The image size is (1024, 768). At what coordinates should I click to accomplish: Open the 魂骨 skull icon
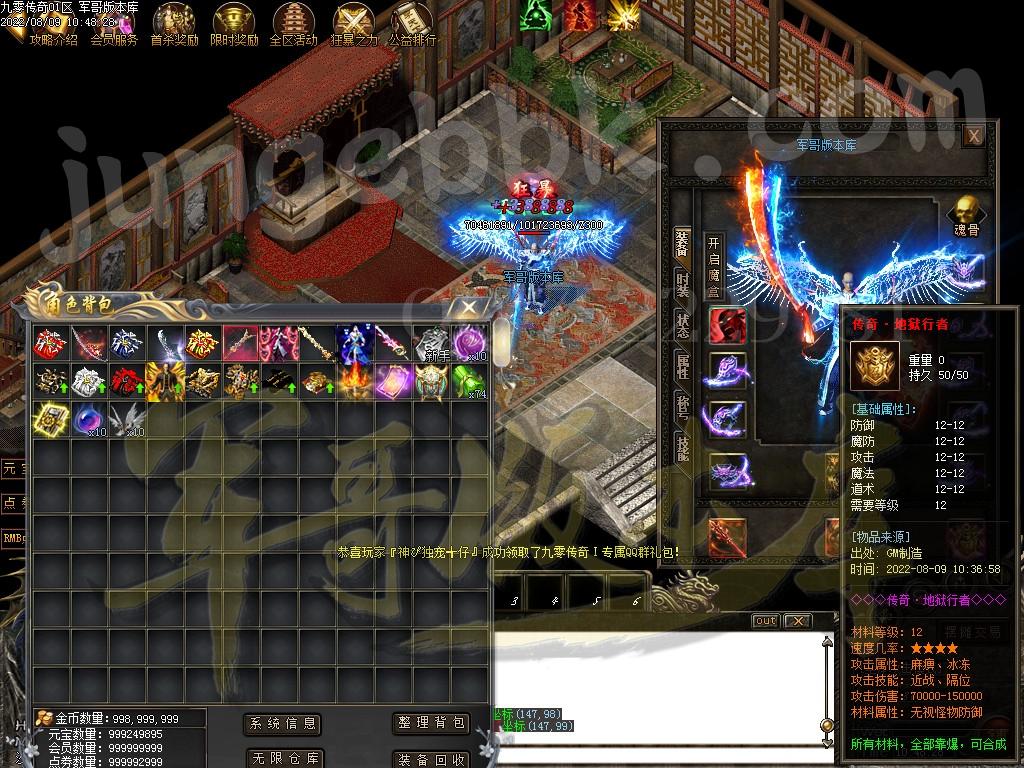[x=964, y=213]
